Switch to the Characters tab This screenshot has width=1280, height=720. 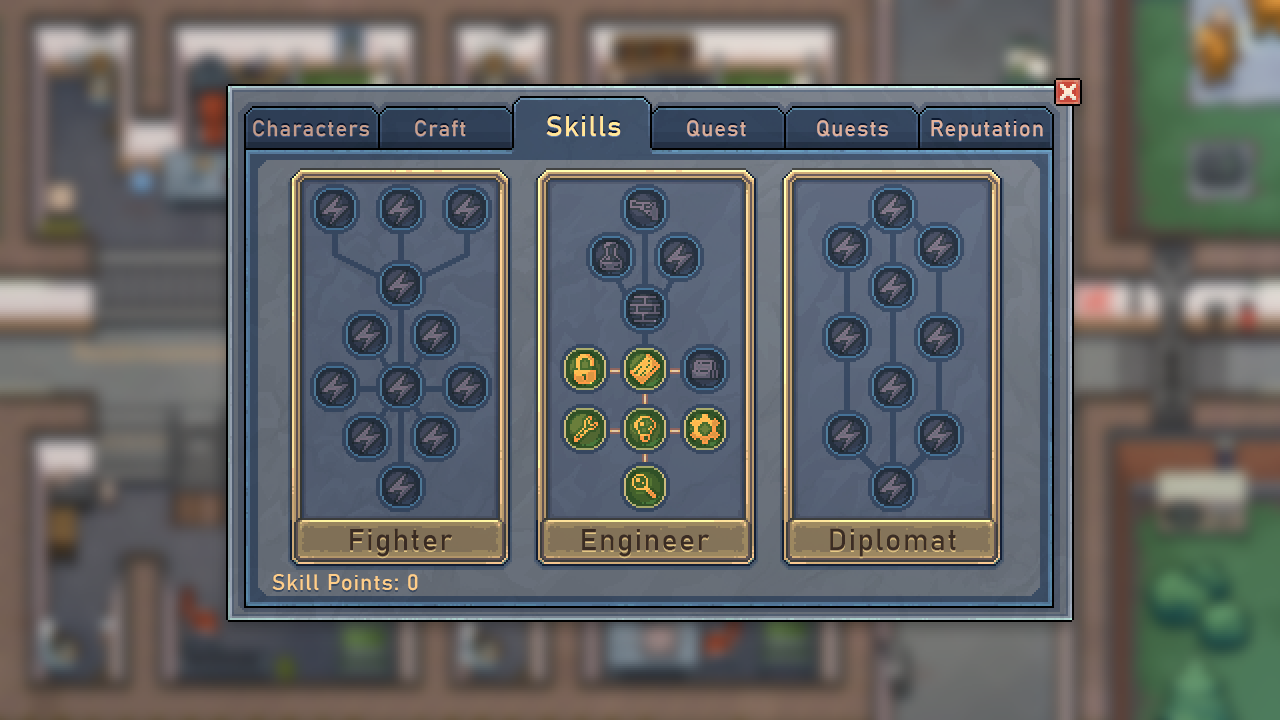pyautogui.click(x=311, y=128)
